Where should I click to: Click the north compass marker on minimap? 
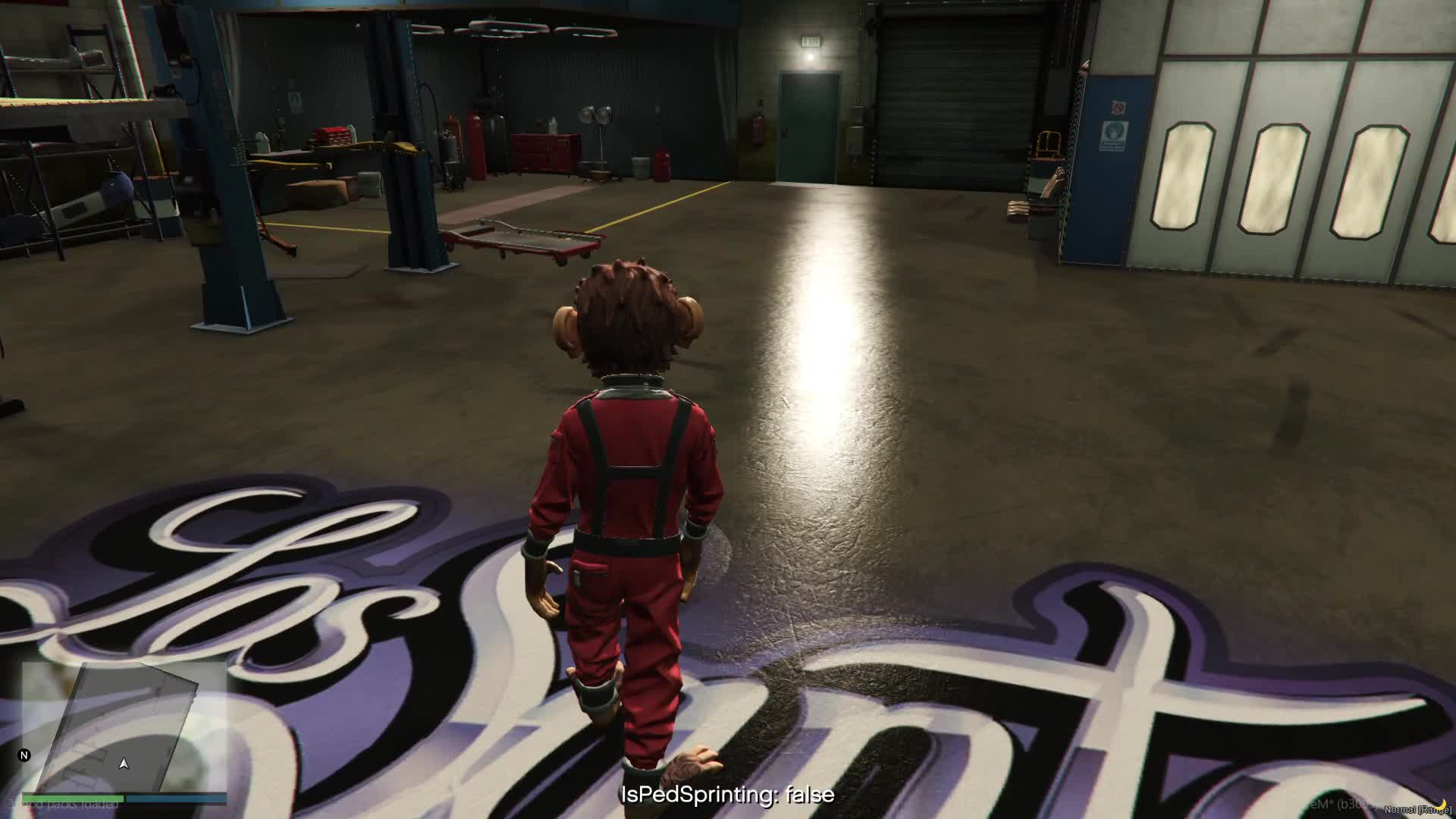(24, 755)
